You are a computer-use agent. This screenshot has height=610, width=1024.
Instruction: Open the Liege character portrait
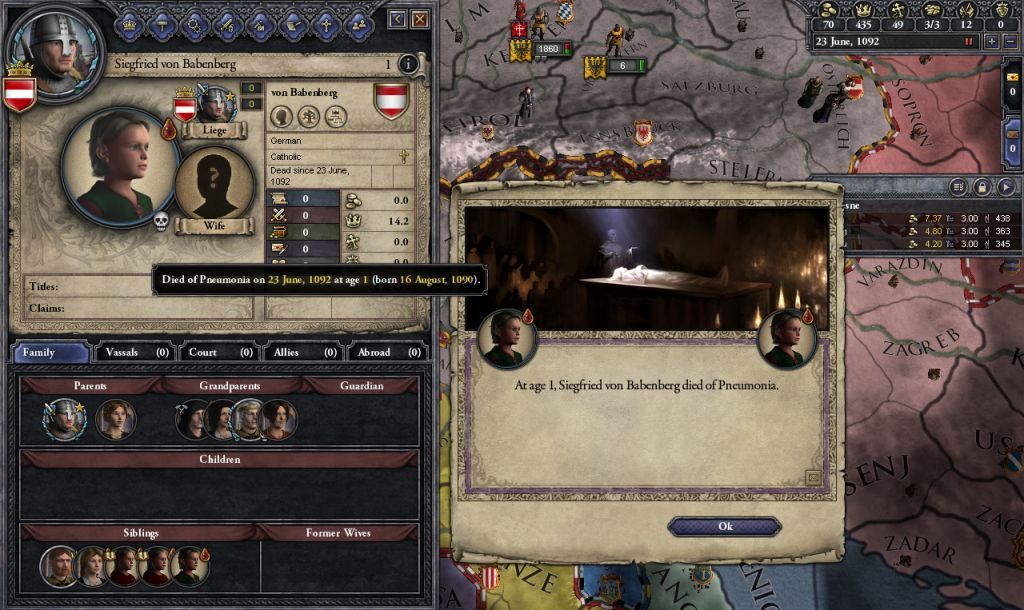(x=215, y=104)
